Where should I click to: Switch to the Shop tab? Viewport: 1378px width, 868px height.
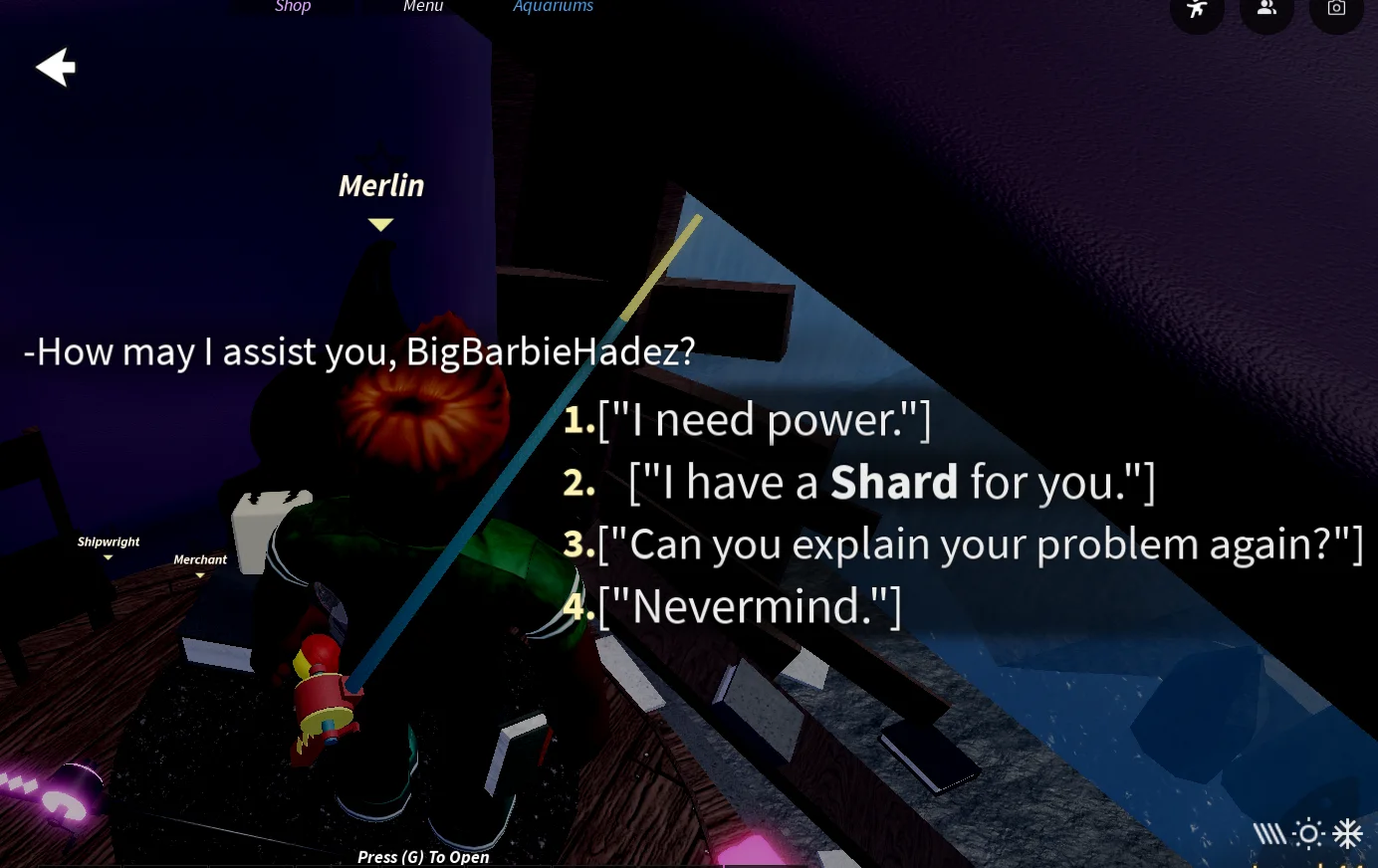coord(292,7)
